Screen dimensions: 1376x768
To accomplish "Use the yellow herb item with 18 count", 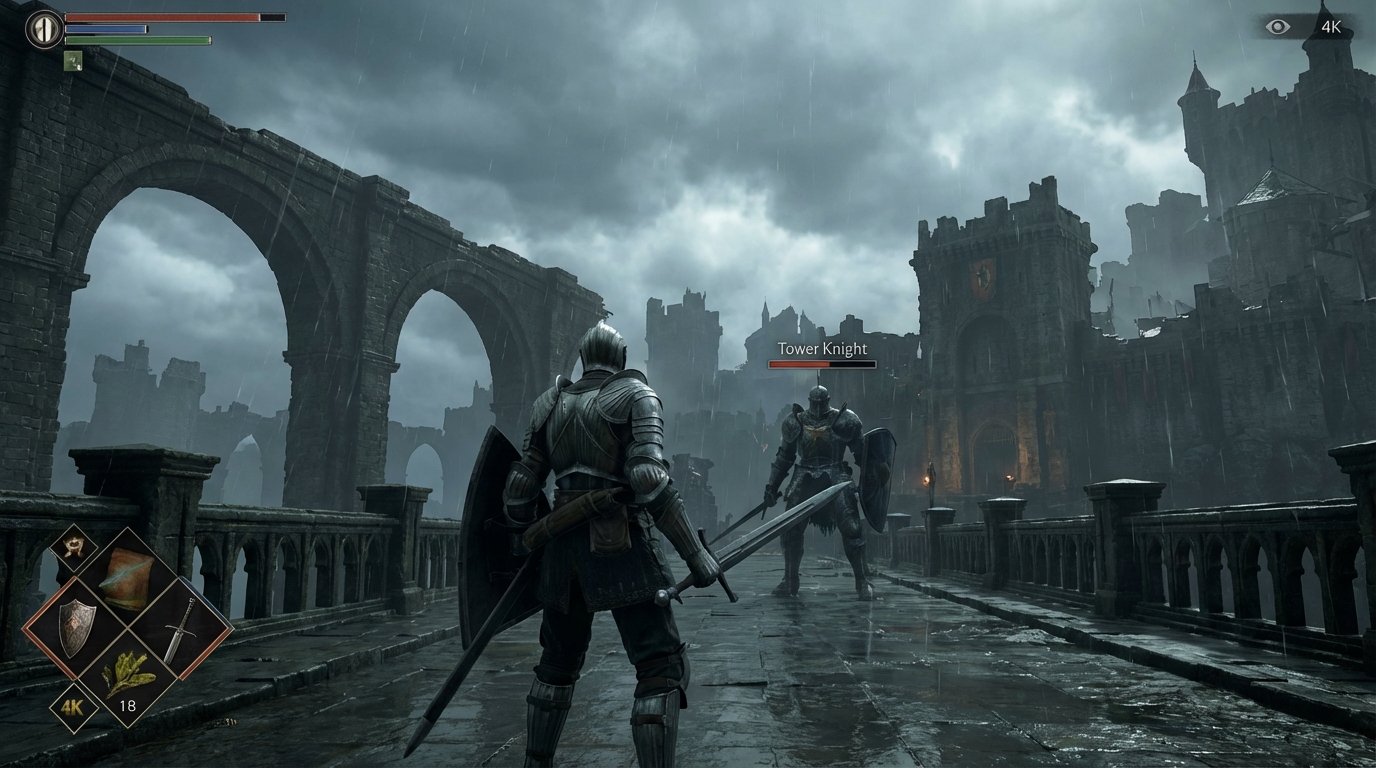I will coord(129,679).
